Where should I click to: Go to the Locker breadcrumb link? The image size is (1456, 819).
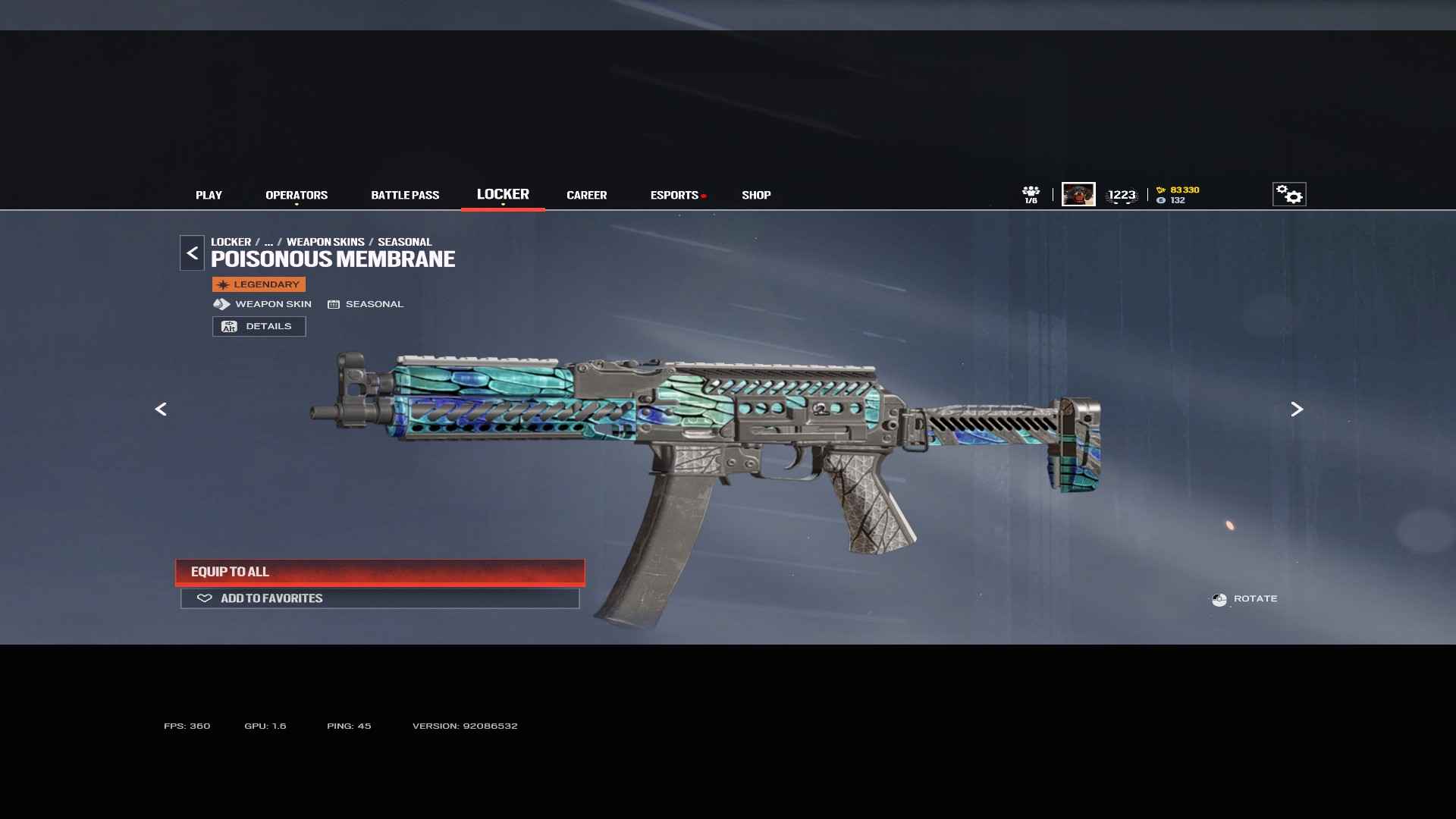[231, 242]
